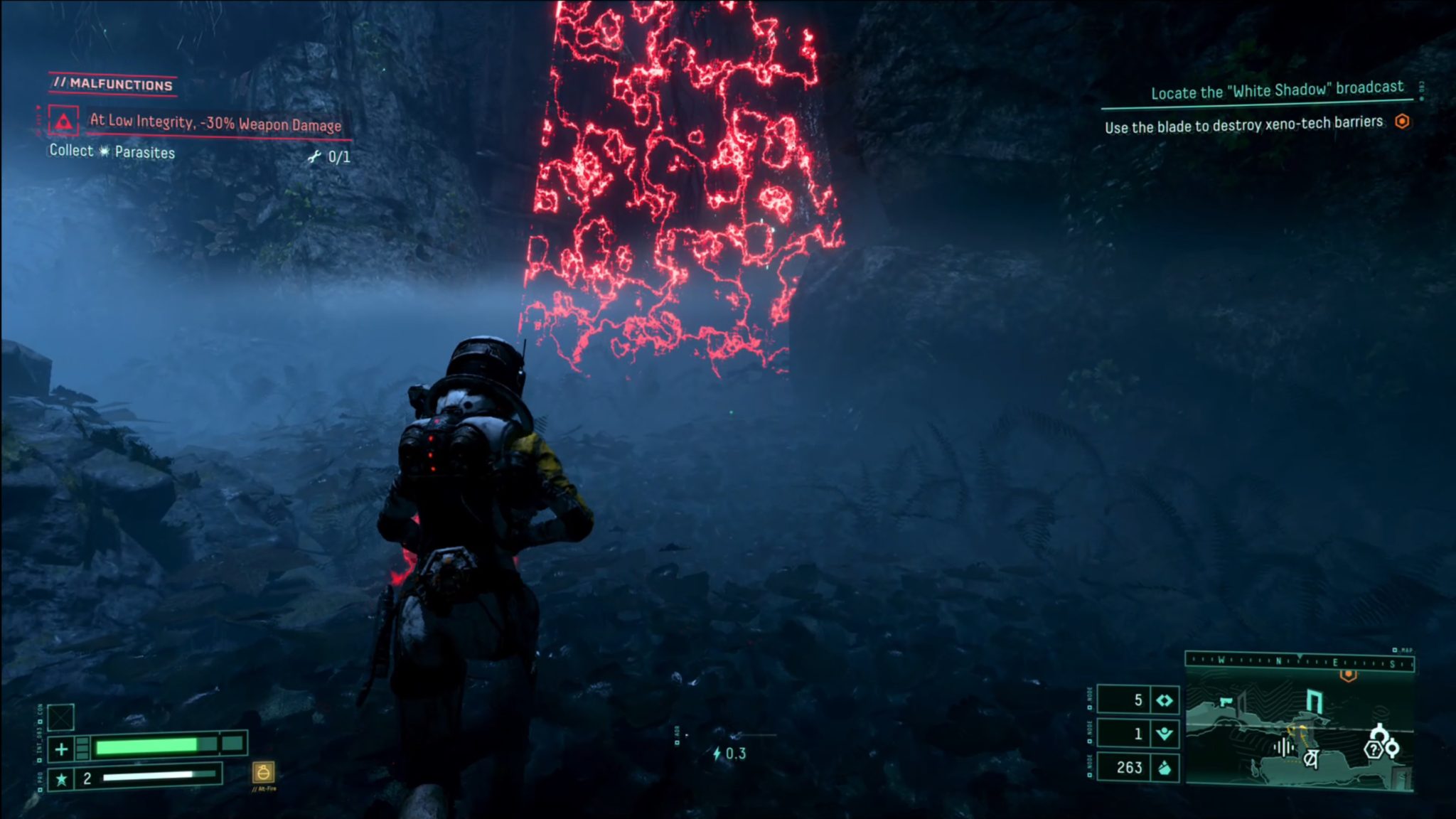1456x819 pixels.
Task: Click the question-mark hexagon marker on minimap
Action: pyautogui.click(x=1374, y=749)
